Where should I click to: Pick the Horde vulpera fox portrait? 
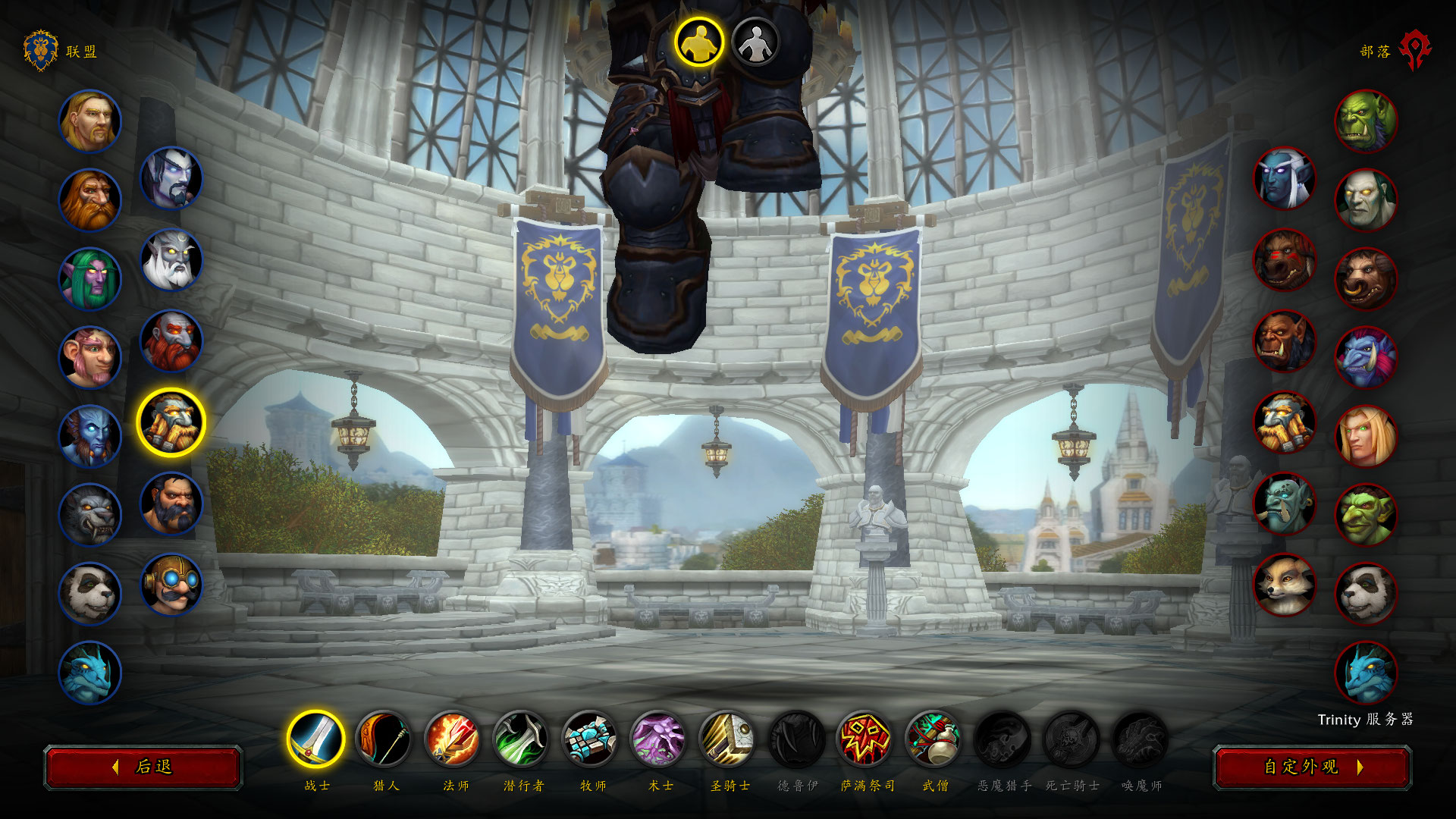(1285, 584)
